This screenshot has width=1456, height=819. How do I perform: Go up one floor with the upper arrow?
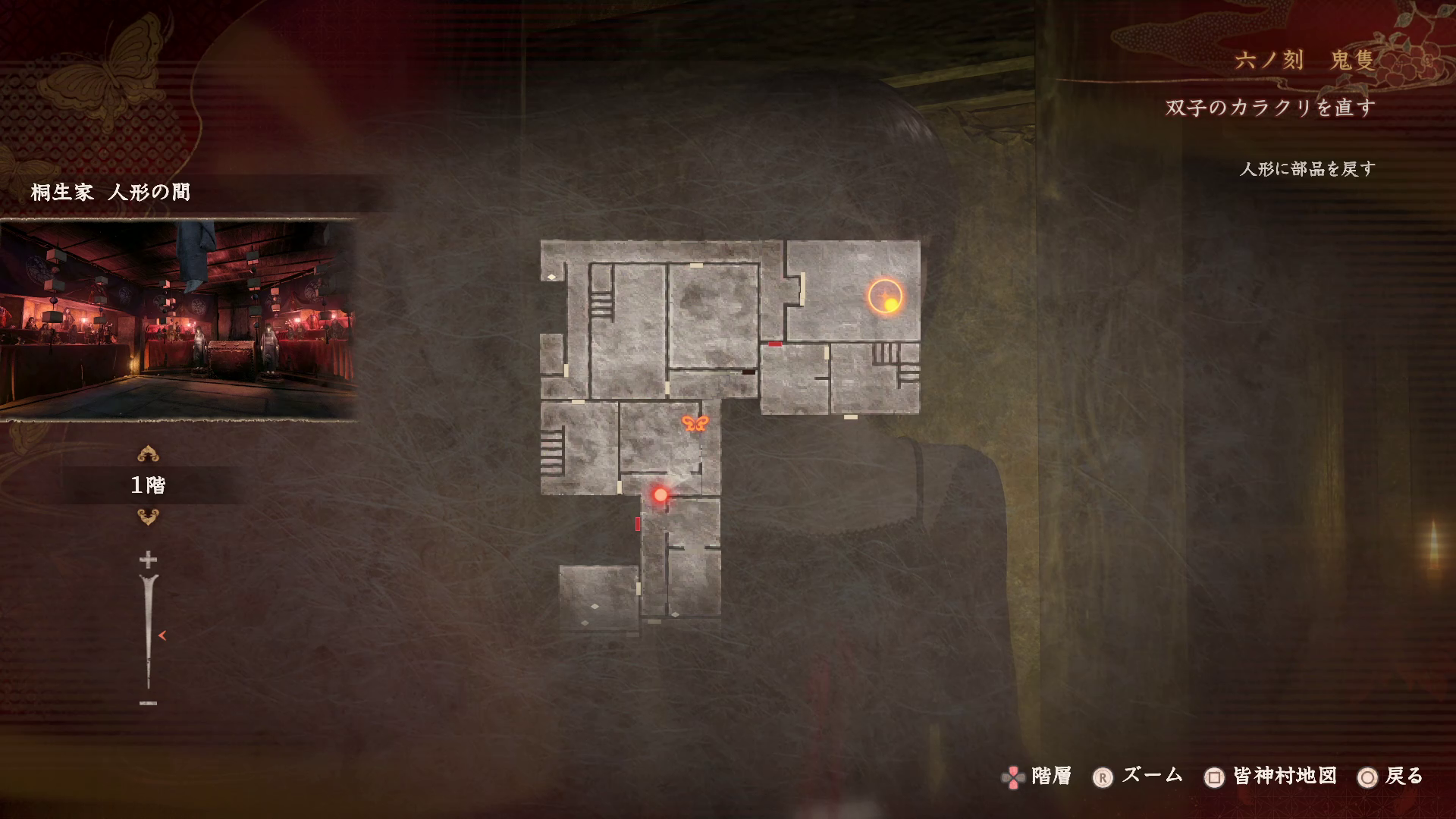[x=148, y=454]
